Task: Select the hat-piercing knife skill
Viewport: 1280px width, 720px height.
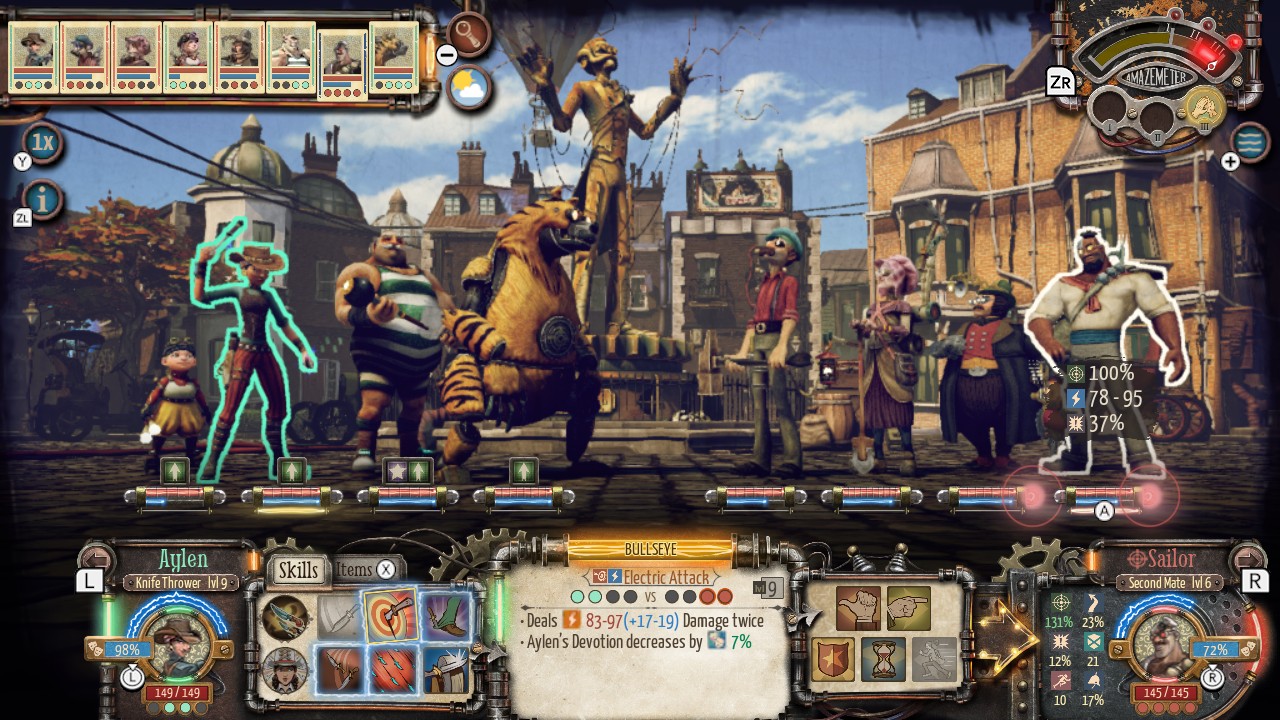Action: 445,671
